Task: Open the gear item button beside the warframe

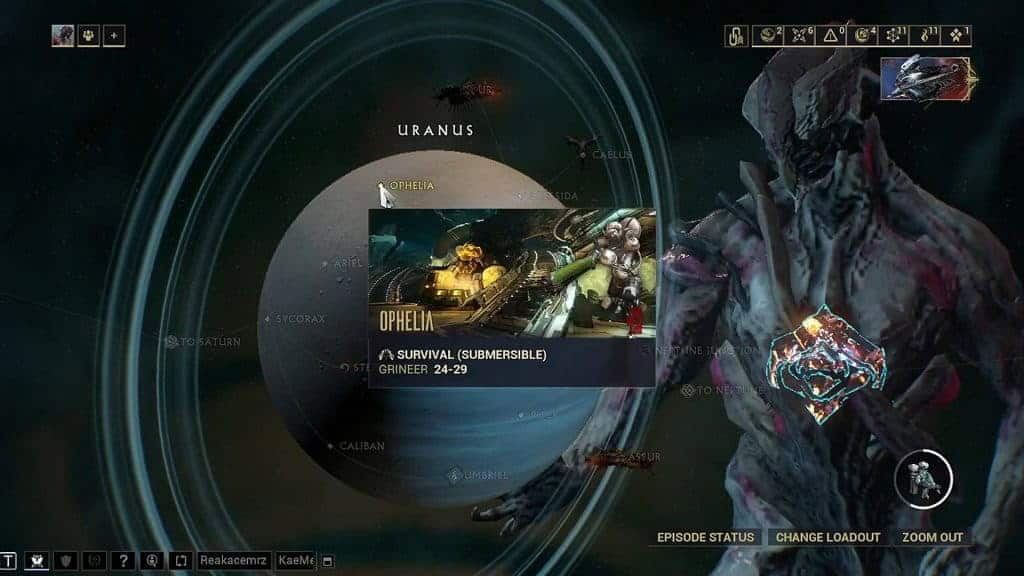Action: (x=922, y=479)
